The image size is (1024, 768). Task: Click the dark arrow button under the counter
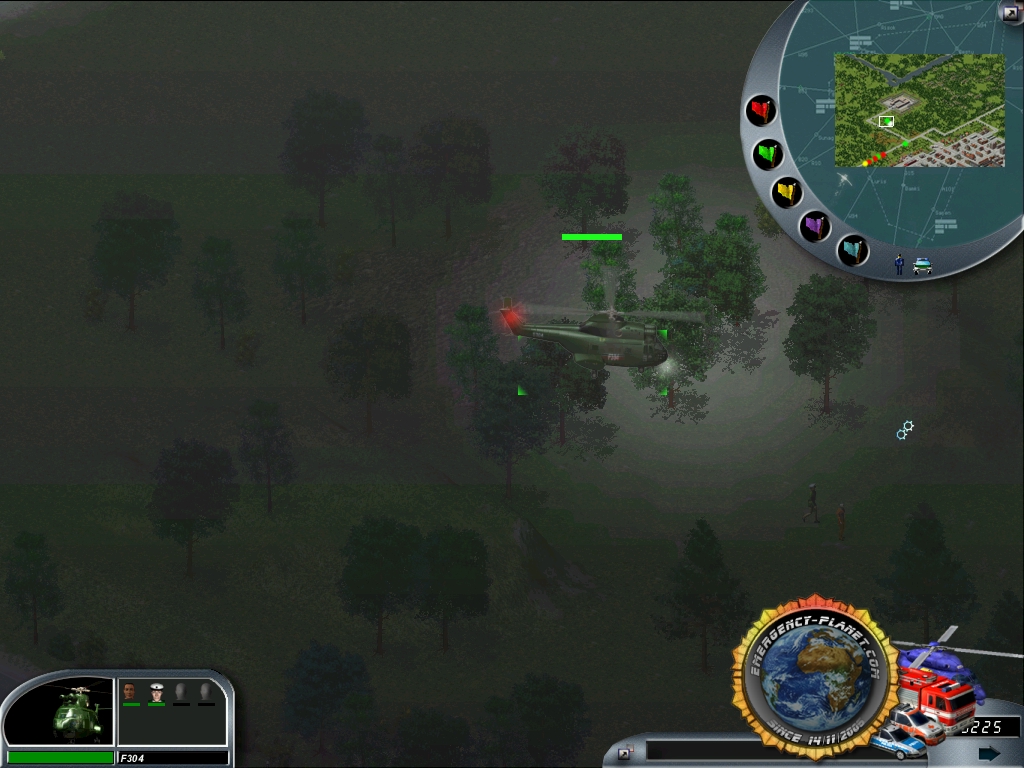[x=989, y=753]
